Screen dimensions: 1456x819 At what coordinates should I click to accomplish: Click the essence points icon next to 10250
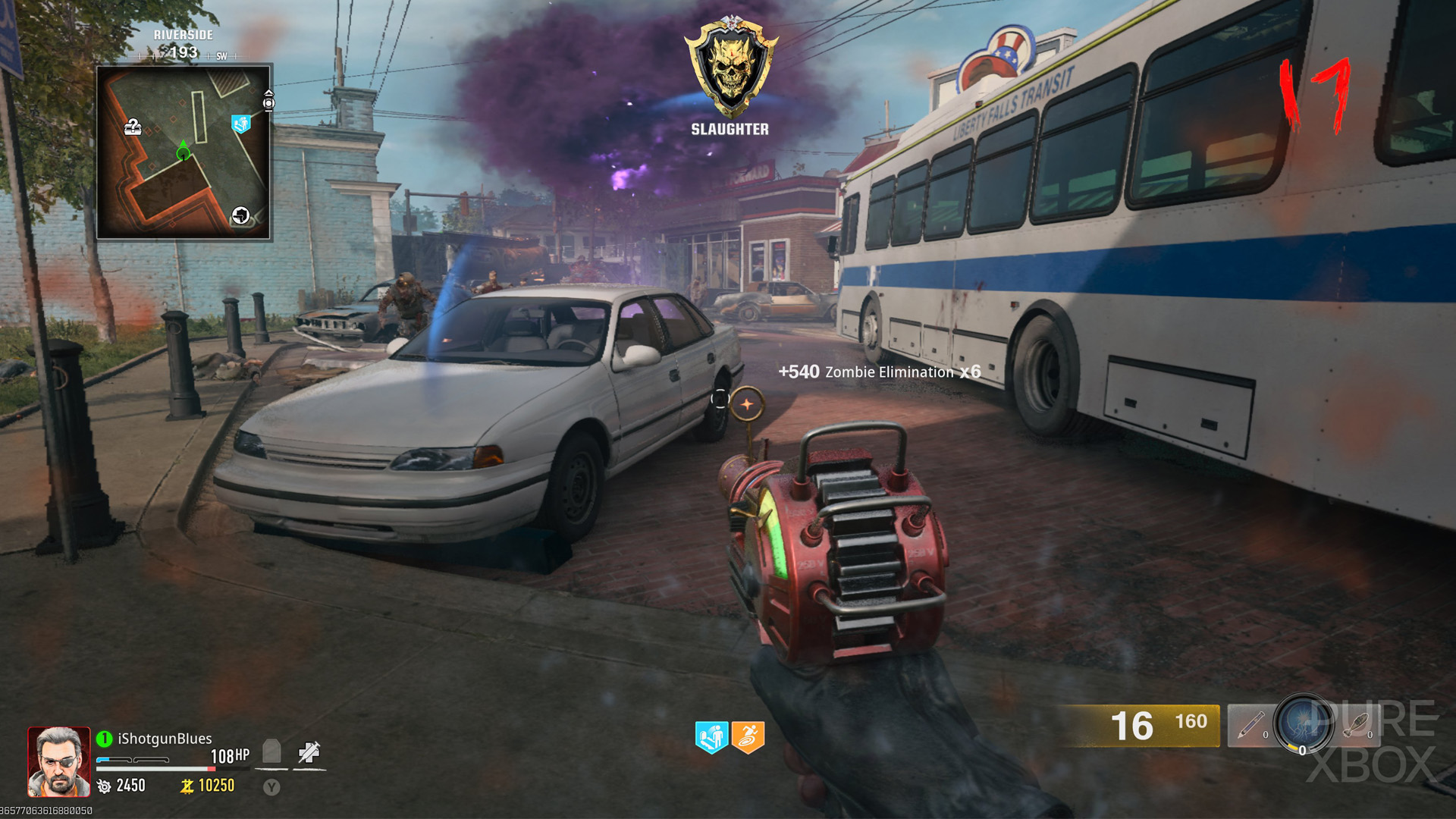[x=188, y=786]
